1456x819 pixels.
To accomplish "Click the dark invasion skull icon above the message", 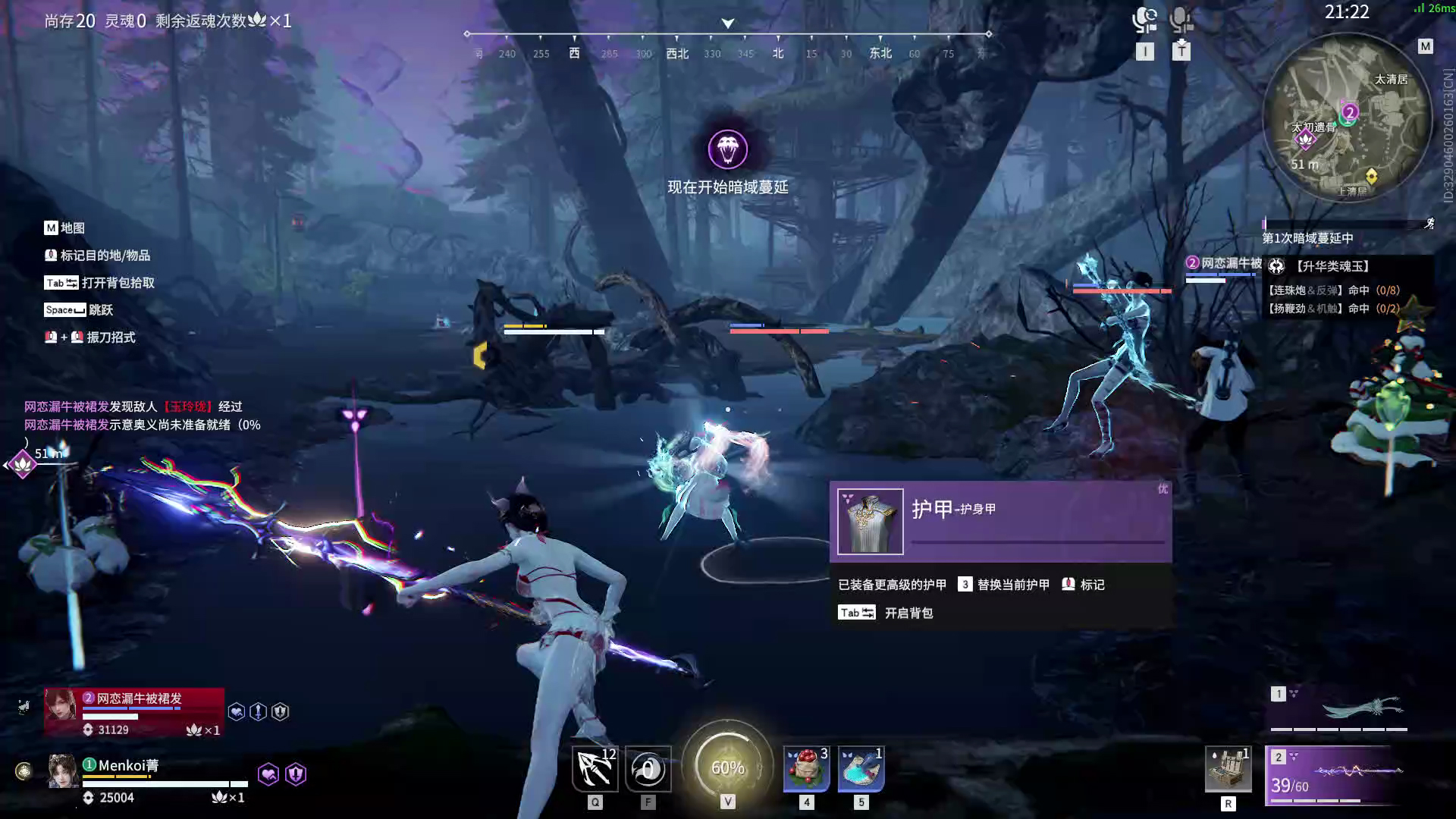I will coord(728,149).
